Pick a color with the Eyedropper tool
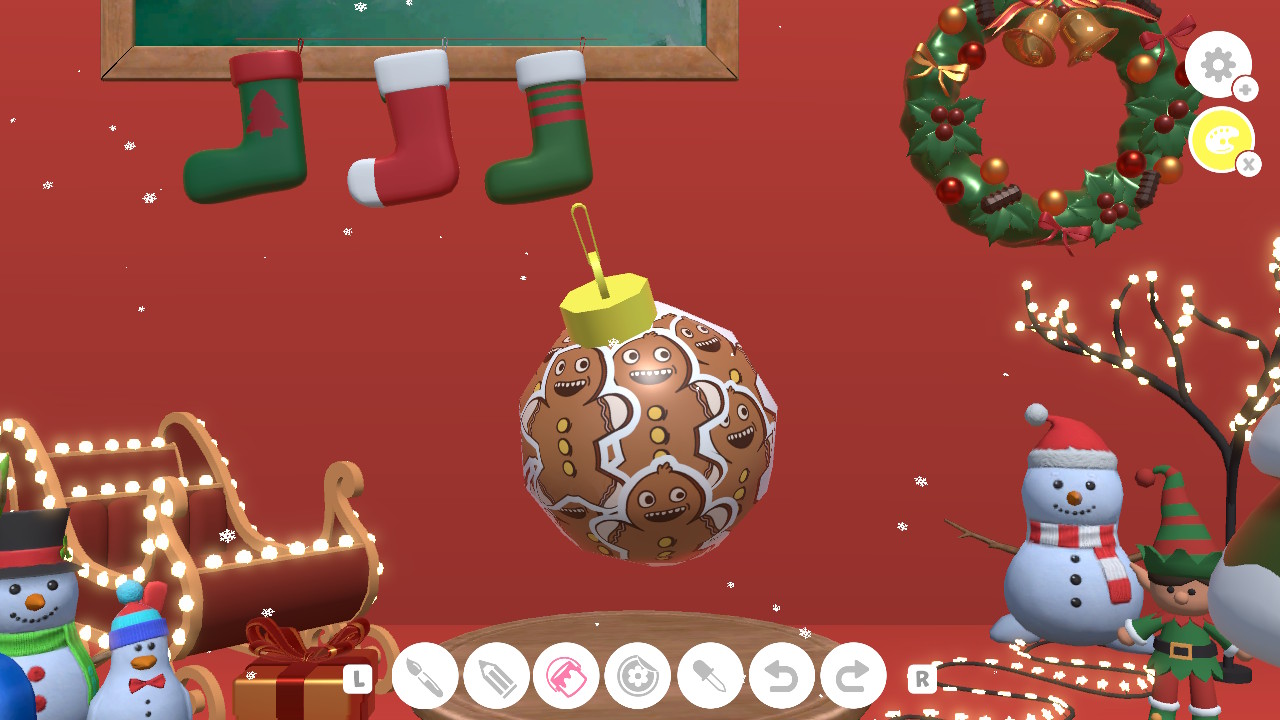 point(710,676)
